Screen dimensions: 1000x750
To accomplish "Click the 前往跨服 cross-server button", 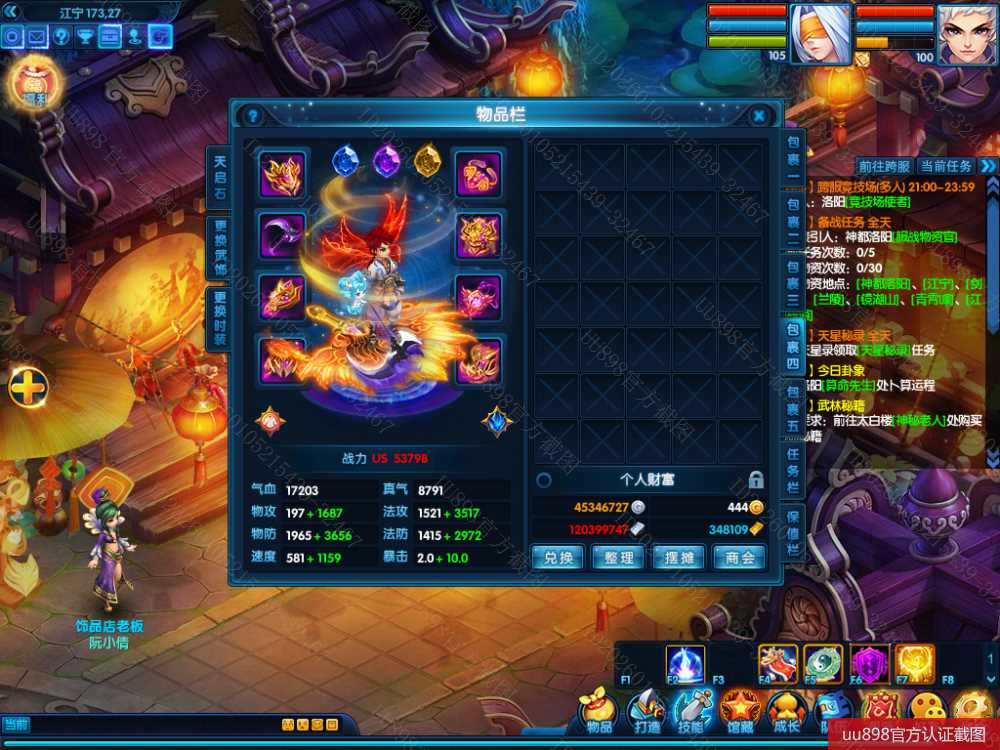I will tap(884, 166).
